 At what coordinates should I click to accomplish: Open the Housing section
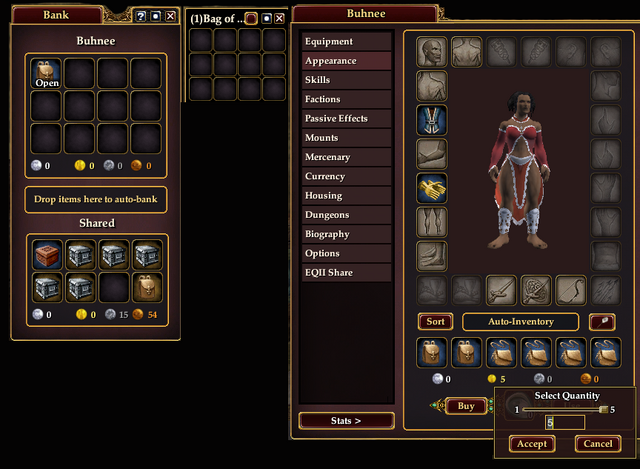pyautogui.click(x=346, y=196)
